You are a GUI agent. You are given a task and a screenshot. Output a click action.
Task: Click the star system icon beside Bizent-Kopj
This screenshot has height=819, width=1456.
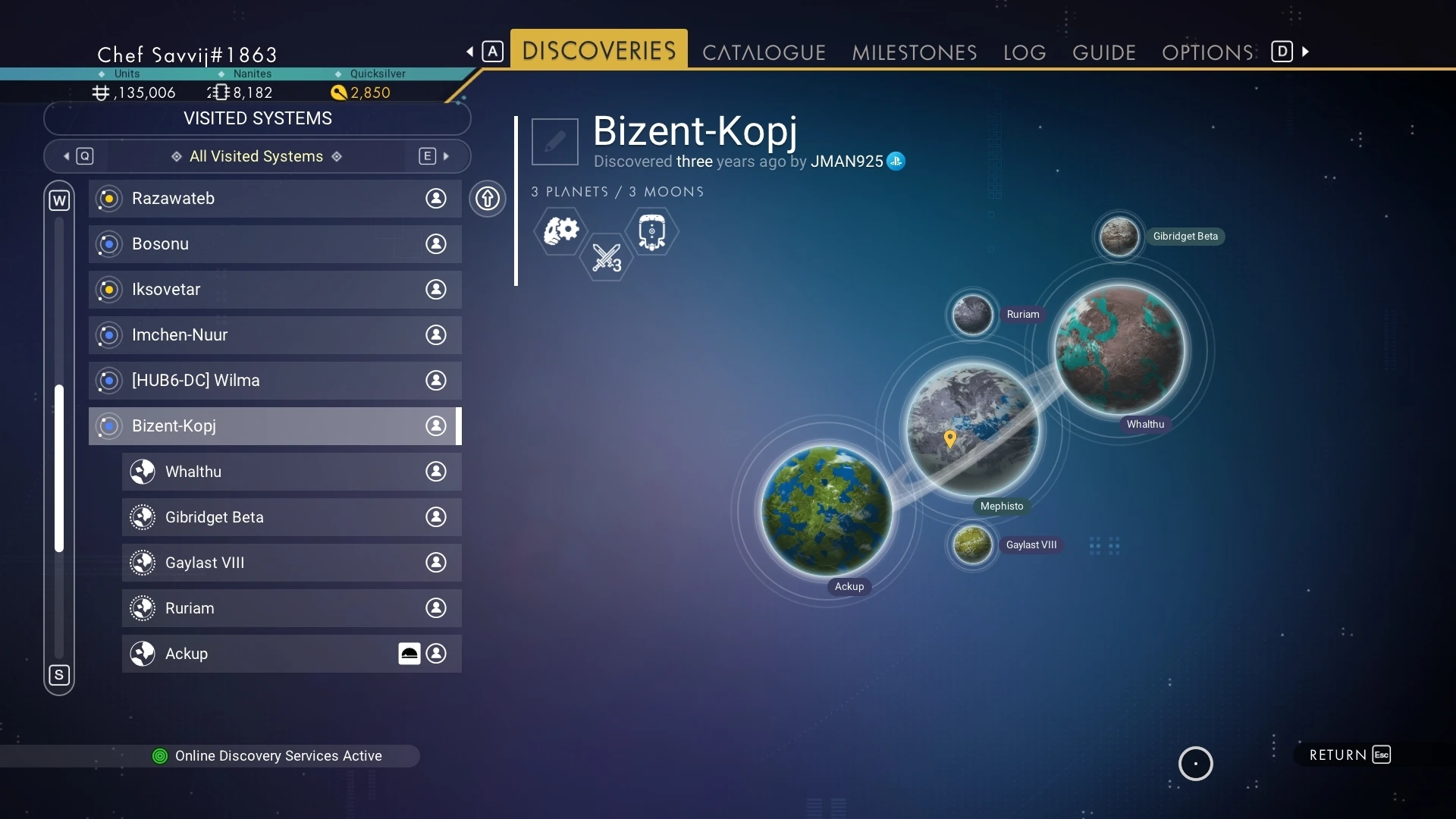(x=107, y=426)
